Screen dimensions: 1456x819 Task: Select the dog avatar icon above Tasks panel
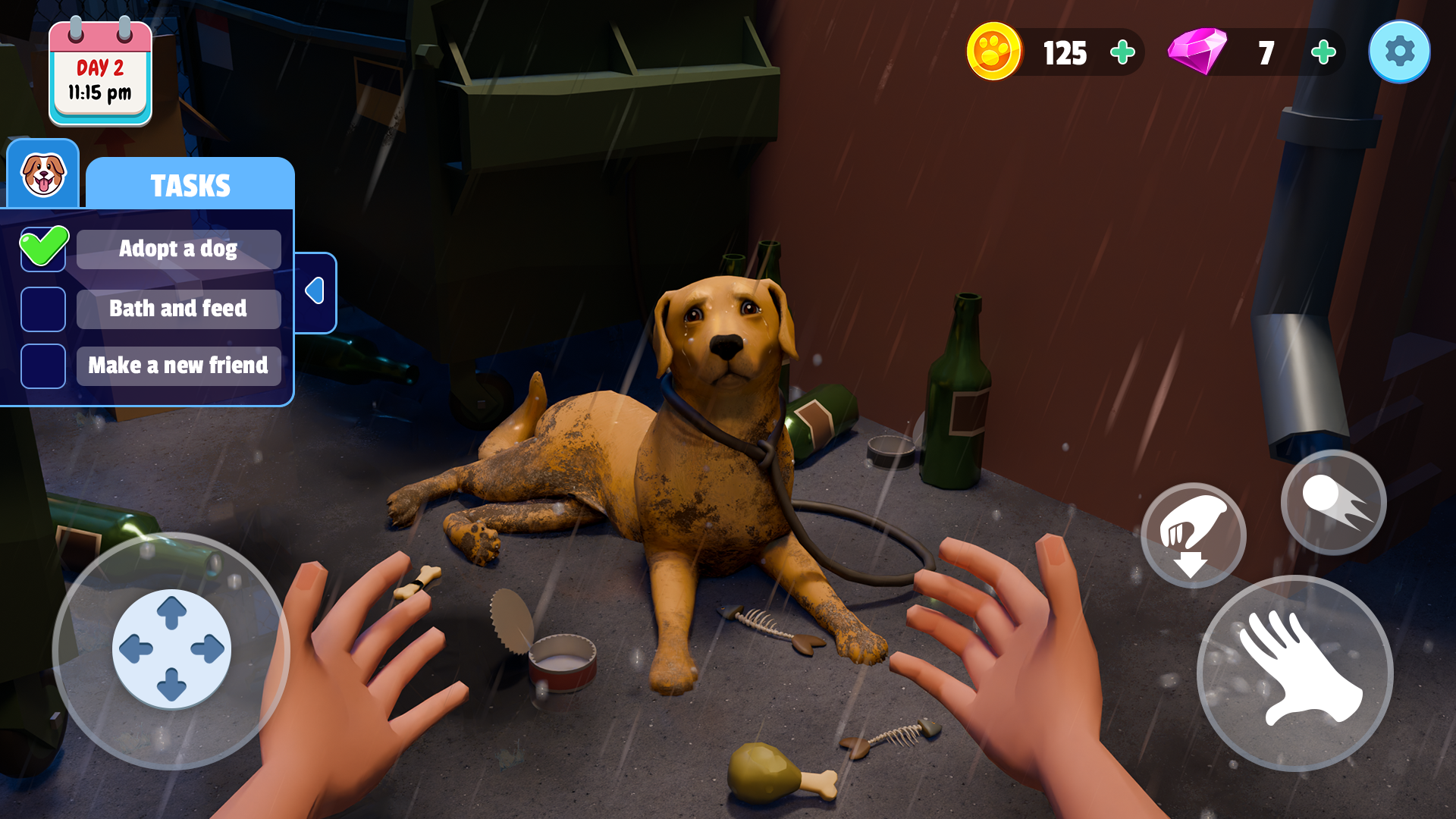(x=42, y=174)
